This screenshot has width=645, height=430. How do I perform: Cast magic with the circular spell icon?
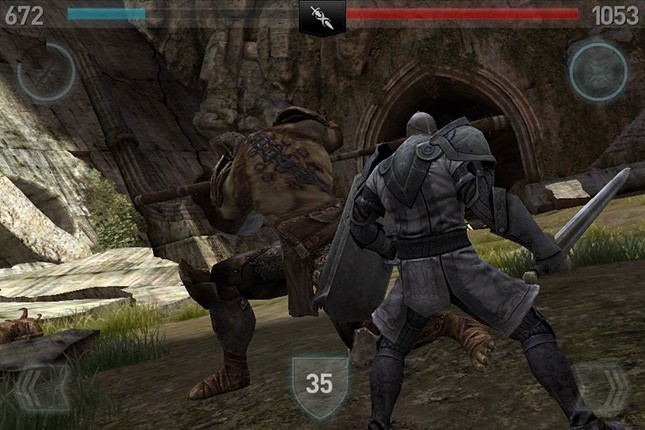598,72
